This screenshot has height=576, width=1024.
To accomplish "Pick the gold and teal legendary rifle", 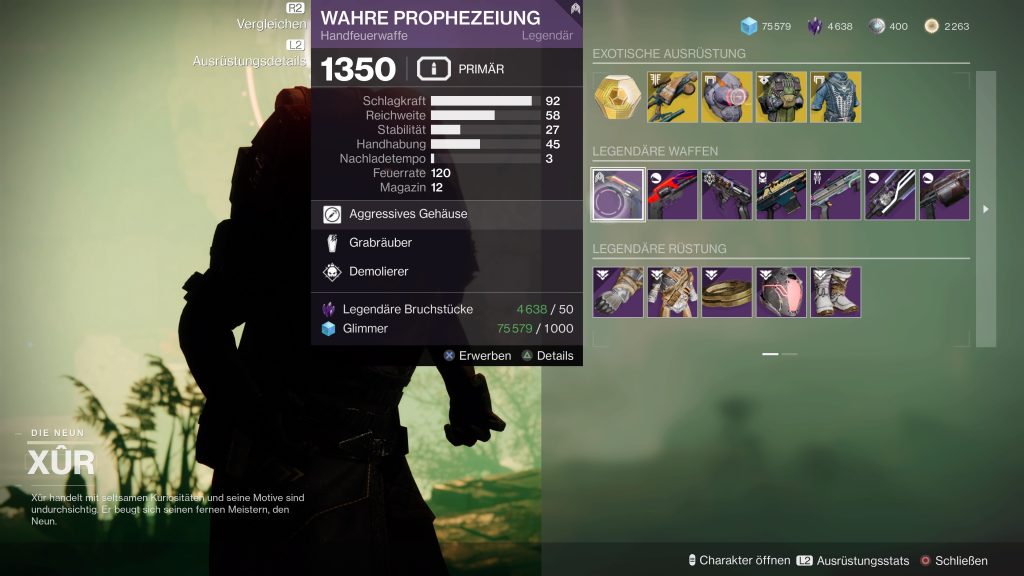I will tap(781, 195).
